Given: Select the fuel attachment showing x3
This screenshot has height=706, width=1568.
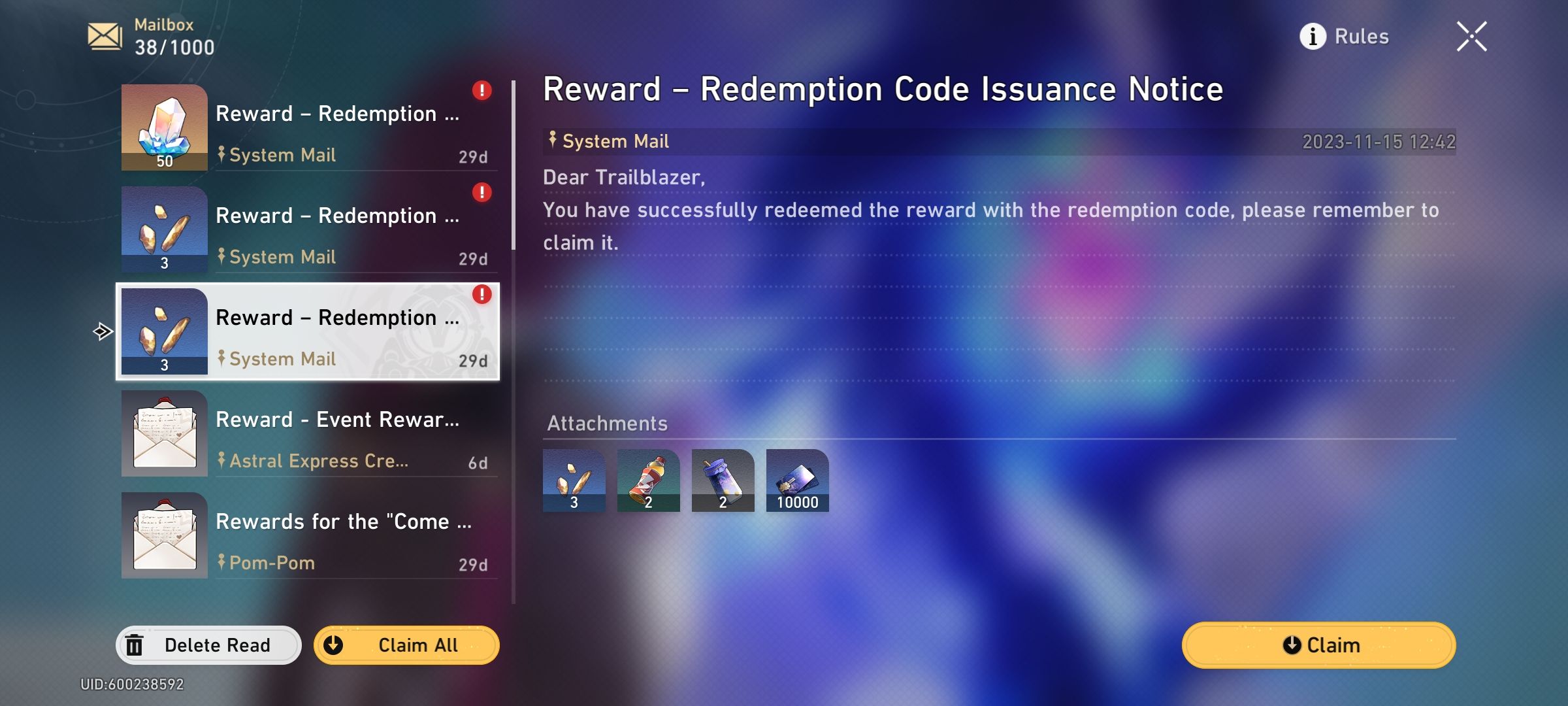Looking at the screenshot, I should point(574,481).
